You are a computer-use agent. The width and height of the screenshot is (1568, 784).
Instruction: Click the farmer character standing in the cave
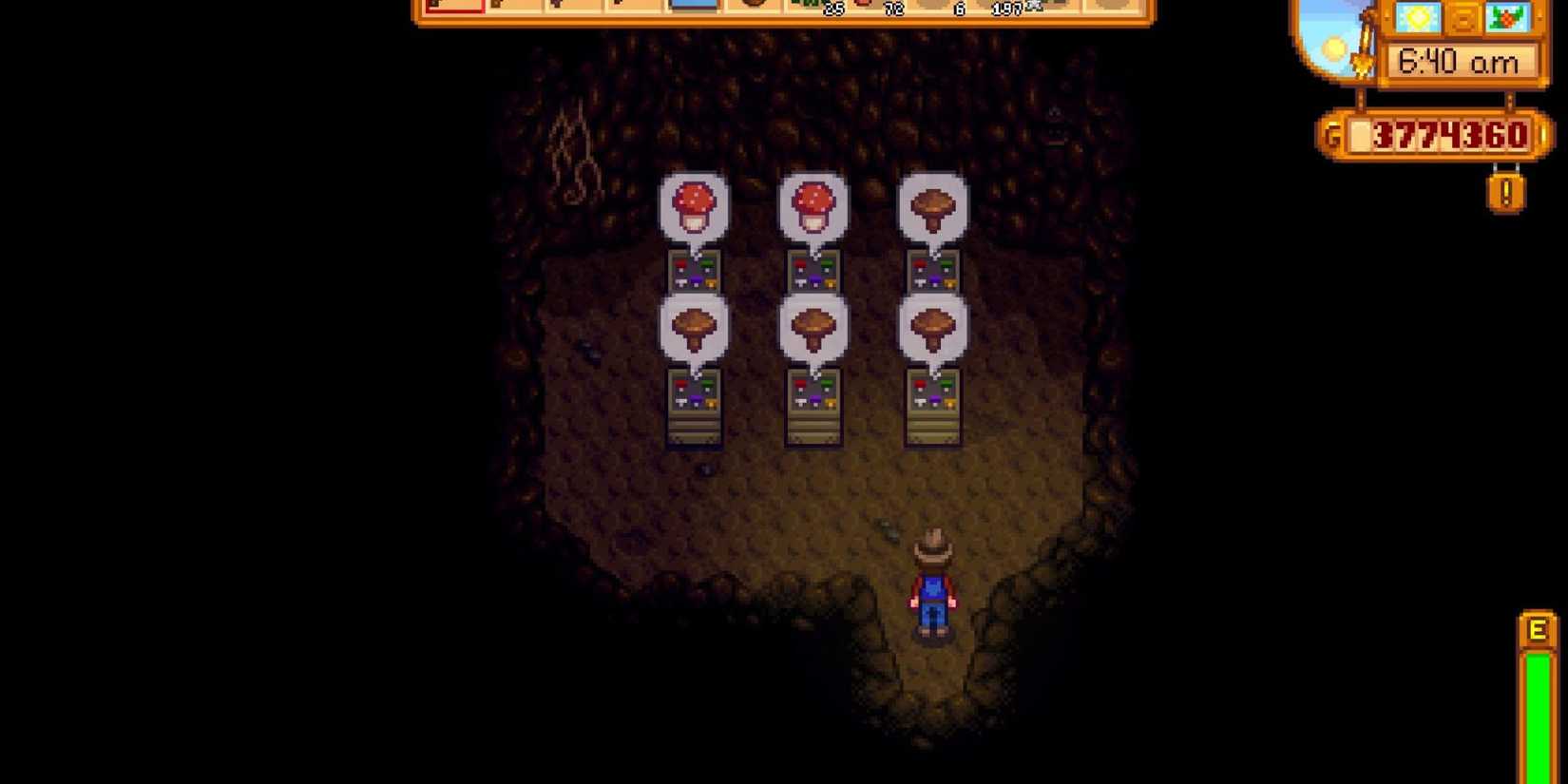coord(934,580)
